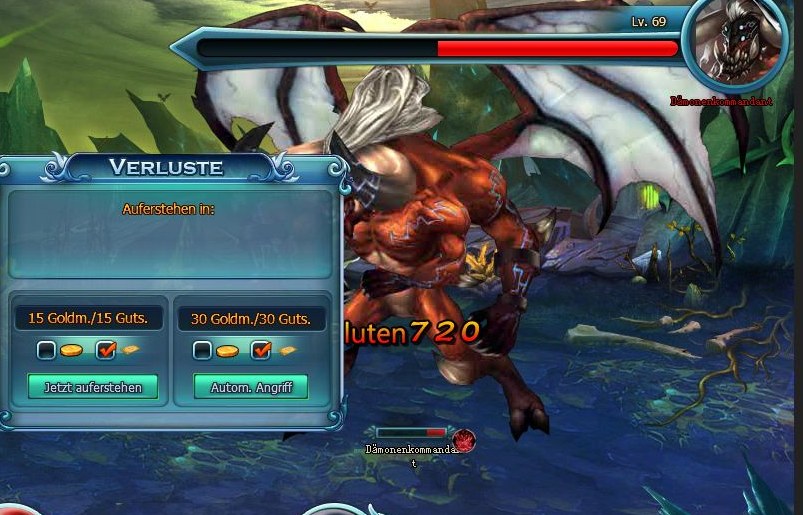This screenshot has width=803, height=515.
Task: Untick the voucher checkbox above Autom. Angriff
Action: click(x=261, y=350)
